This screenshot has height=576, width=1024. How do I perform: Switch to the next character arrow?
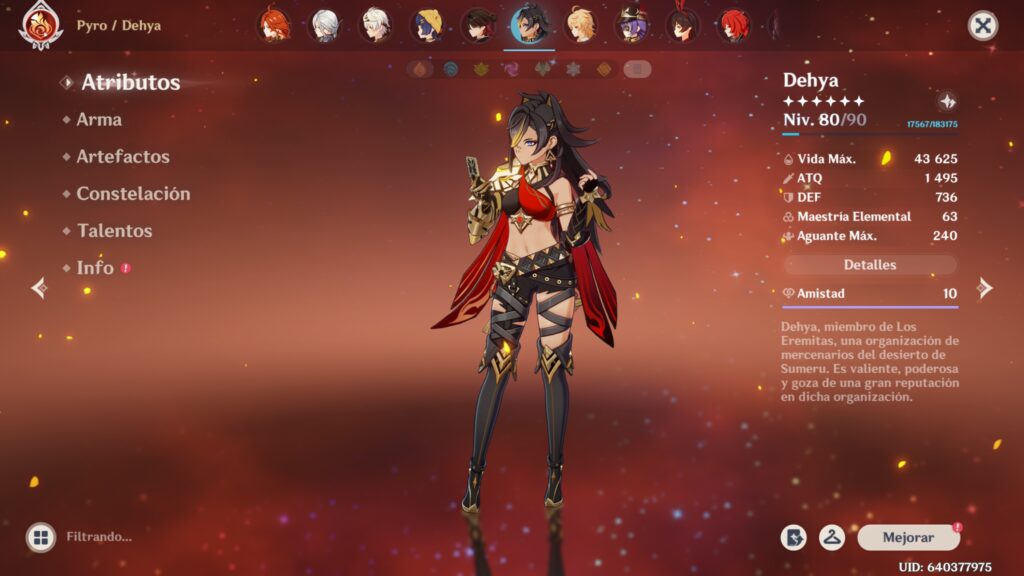click(x=985, y=289)
